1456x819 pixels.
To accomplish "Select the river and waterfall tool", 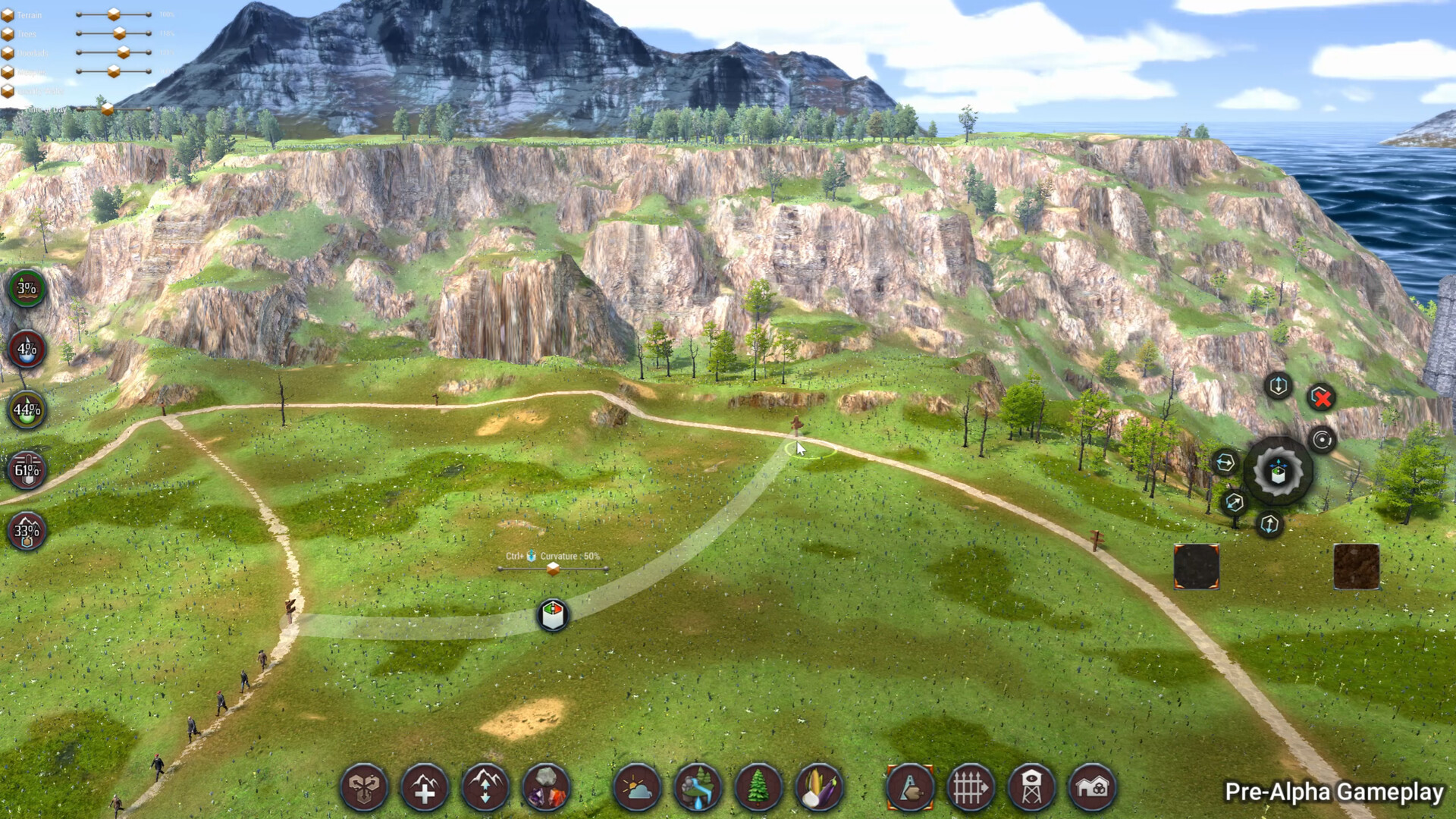I will coord(698,788).
